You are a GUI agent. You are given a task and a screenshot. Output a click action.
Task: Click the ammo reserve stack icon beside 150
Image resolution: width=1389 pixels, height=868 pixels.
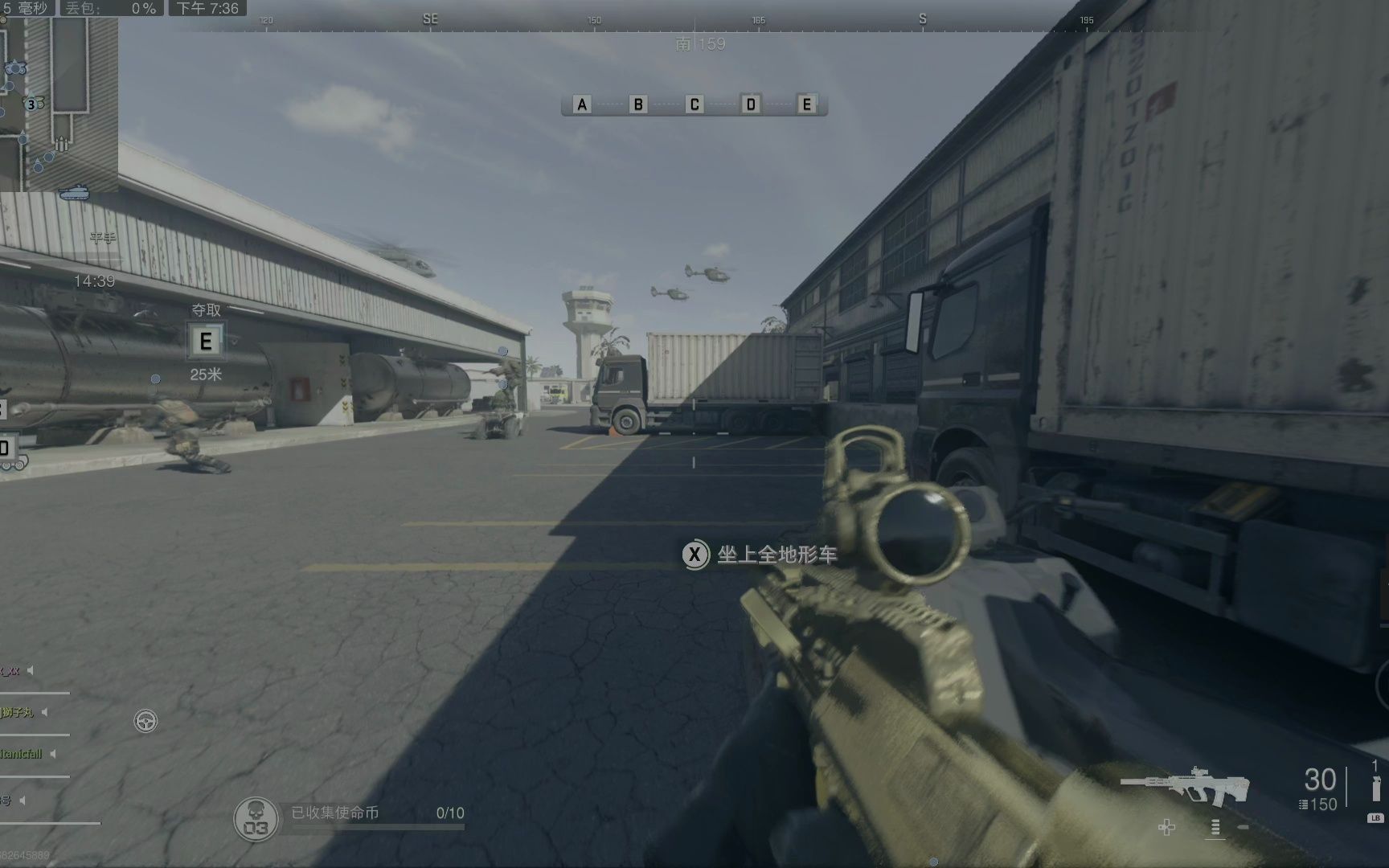[x=1302, y=804]
